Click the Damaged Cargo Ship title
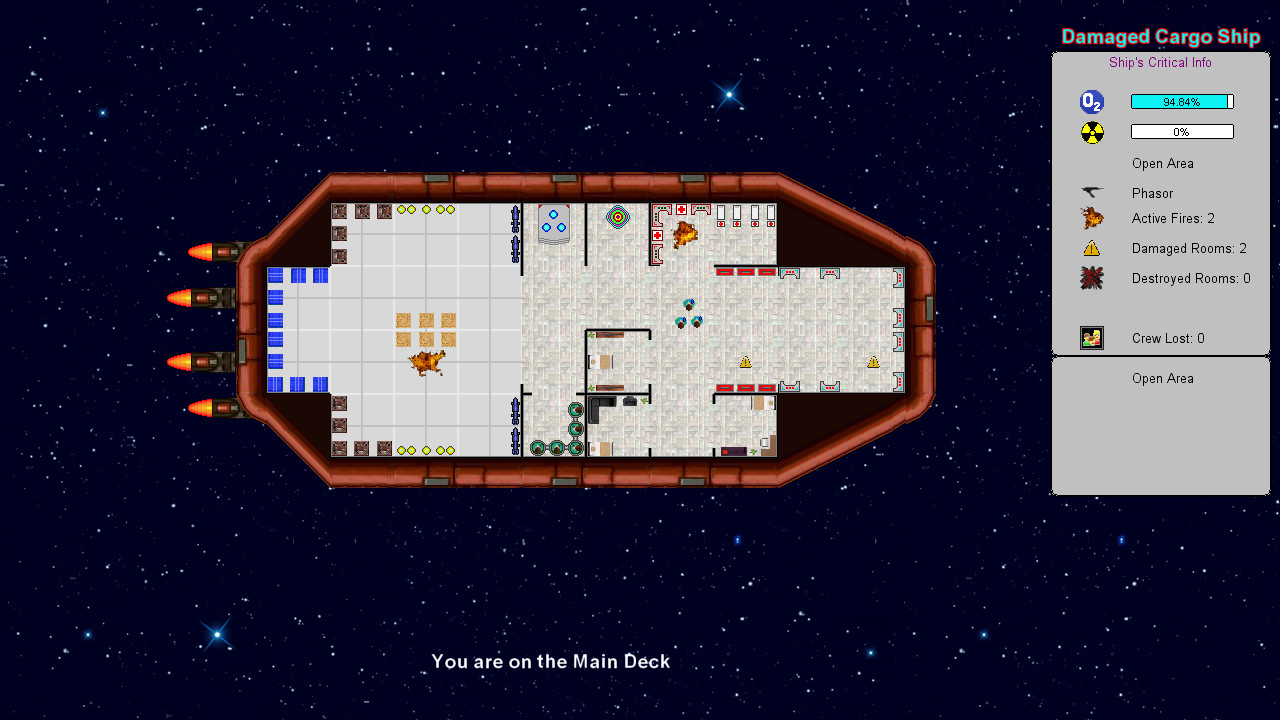The height and width of the screenshot is (720, 1280). click(1160, 36)
